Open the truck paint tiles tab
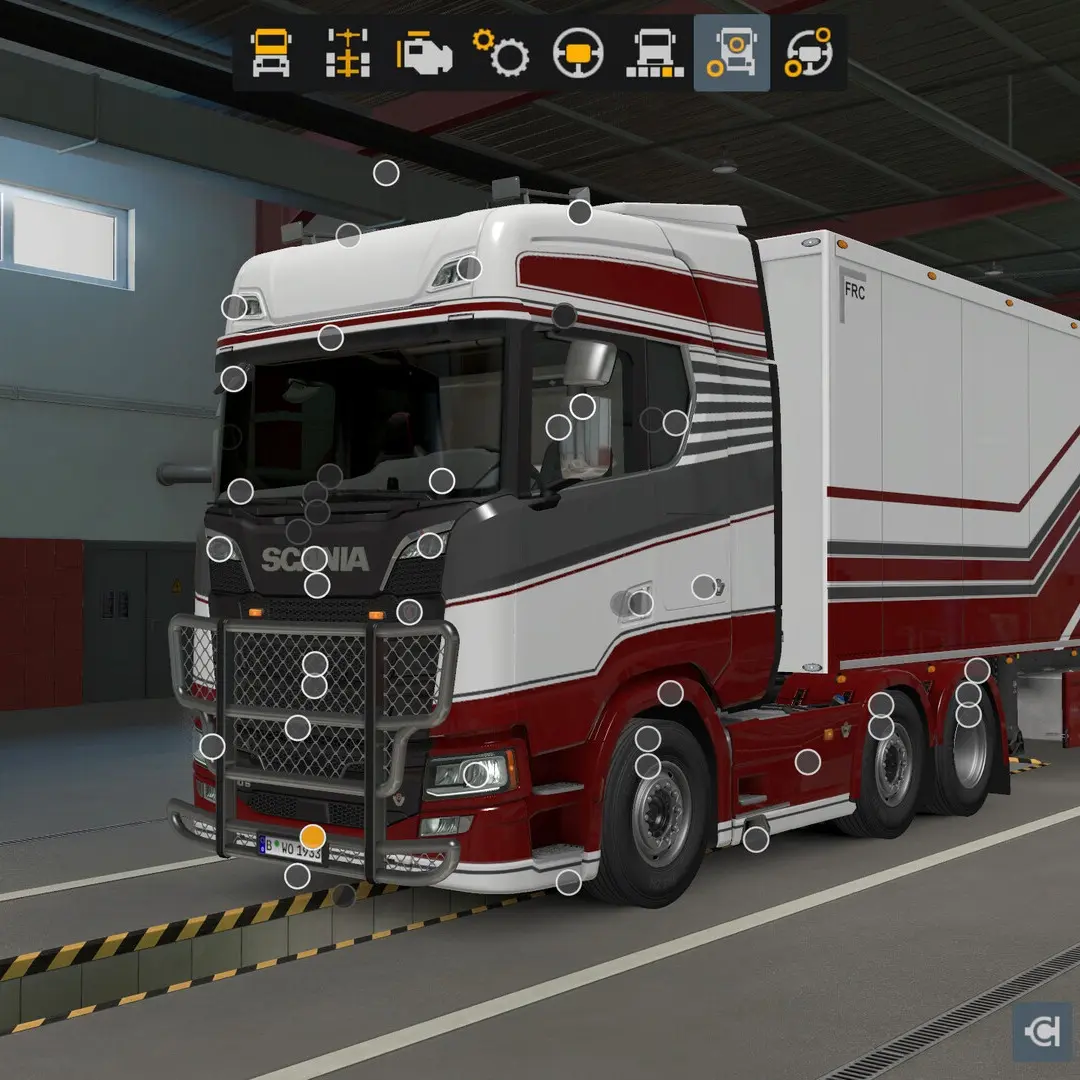1080x1080 pixels. 655,53
